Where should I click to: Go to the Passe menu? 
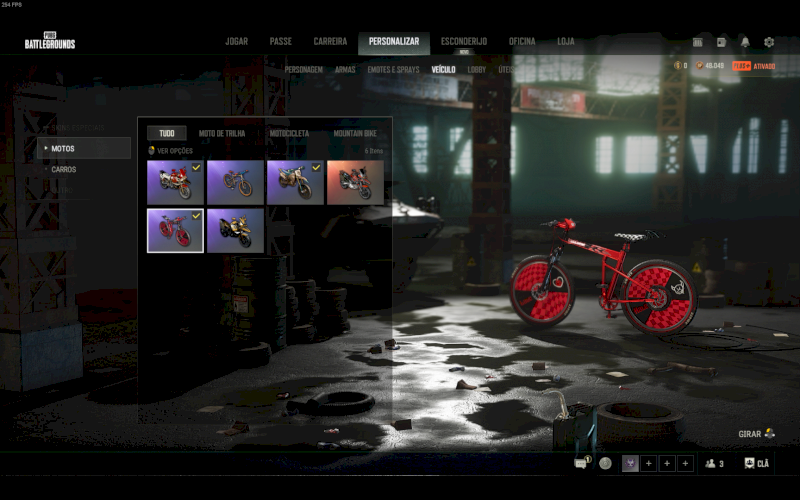point(280,42)
